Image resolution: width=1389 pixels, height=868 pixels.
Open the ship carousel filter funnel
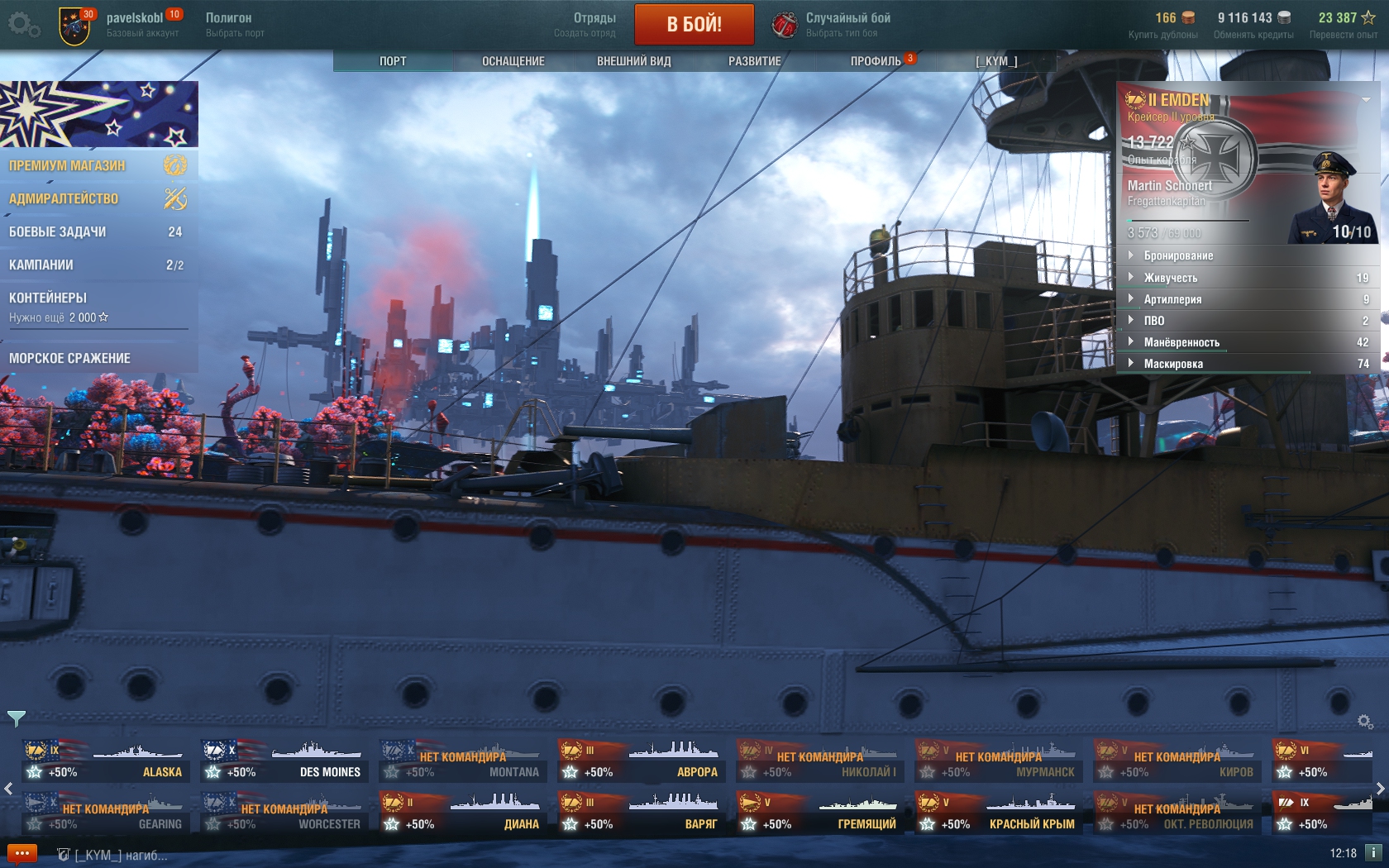click(x=17, y=718)
